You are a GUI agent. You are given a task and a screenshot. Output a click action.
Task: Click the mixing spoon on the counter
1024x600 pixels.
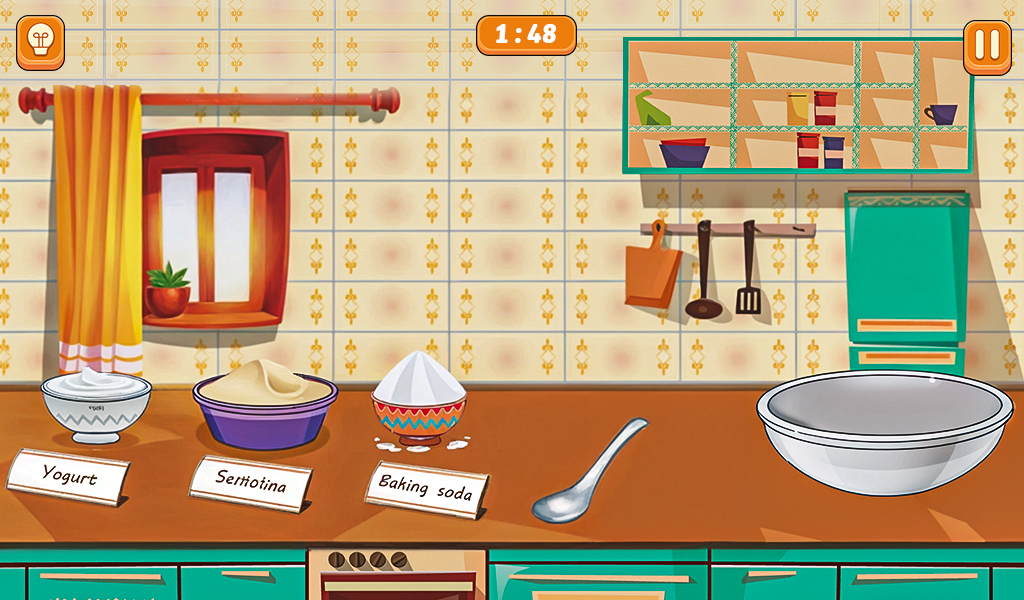click(583, 476)
